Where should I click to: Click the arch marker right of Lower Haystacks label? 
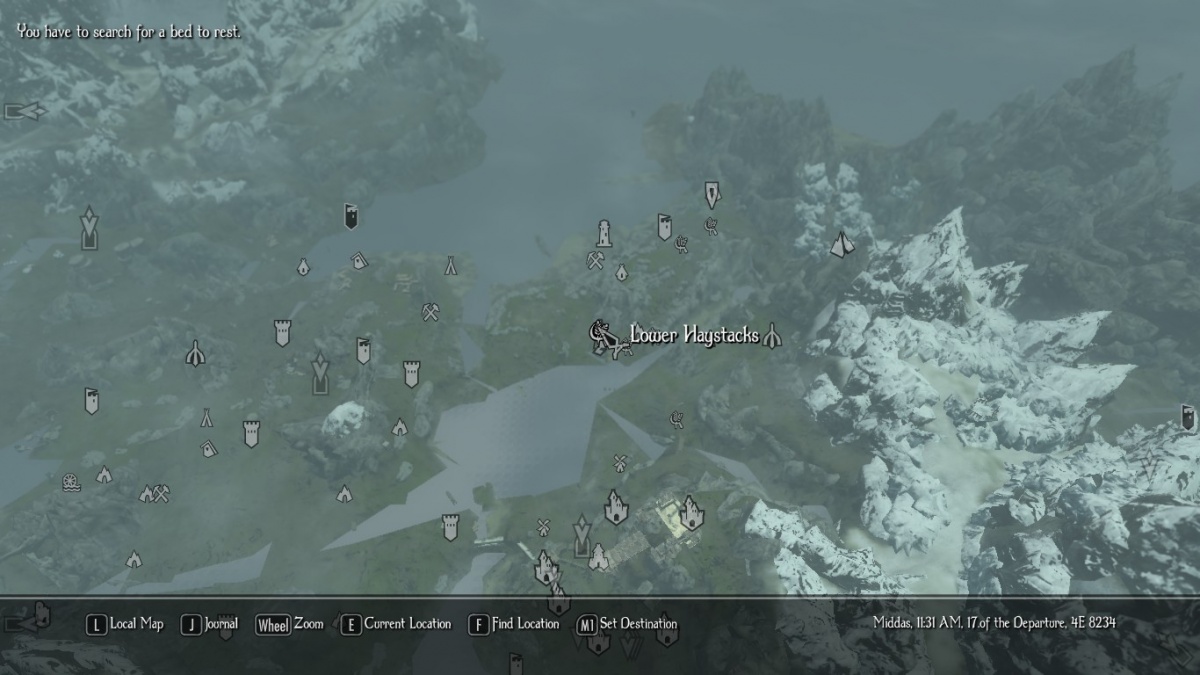pyautogui.click(x=771, y=337)
